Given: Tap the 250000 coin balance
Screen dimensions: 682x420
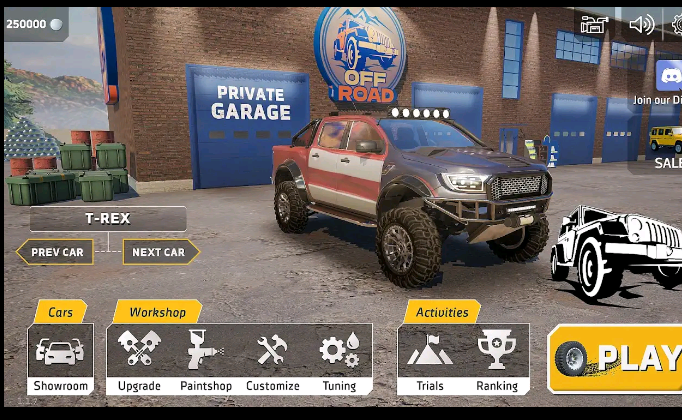Looking at the screenshot, I should click(34, 24).
